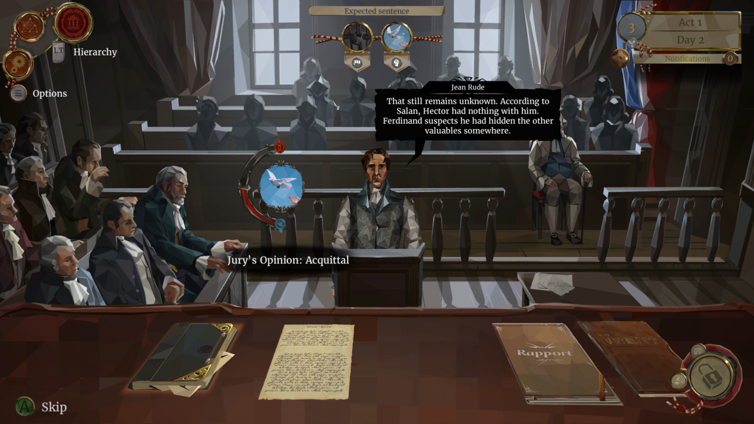This screenshot has width=754, height=424.
Task: Open the Hierarchy red seal icon
Action: (73, 22)
